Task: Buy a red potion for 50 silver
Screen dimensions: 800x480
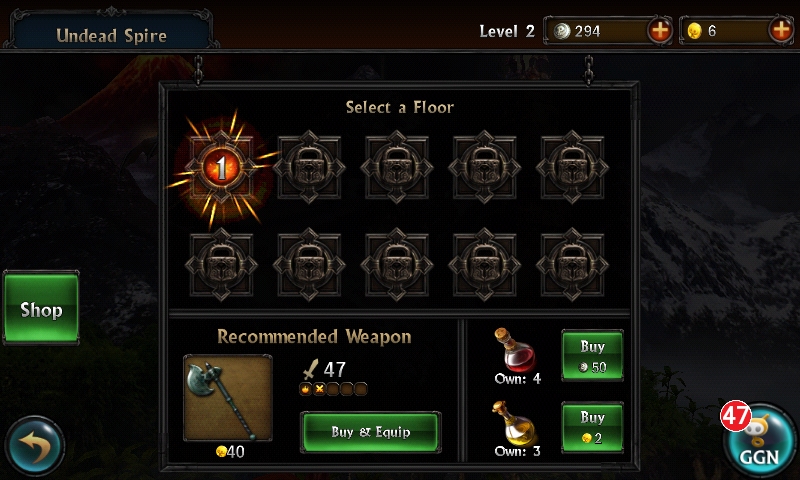Action: tap(592, 355)
